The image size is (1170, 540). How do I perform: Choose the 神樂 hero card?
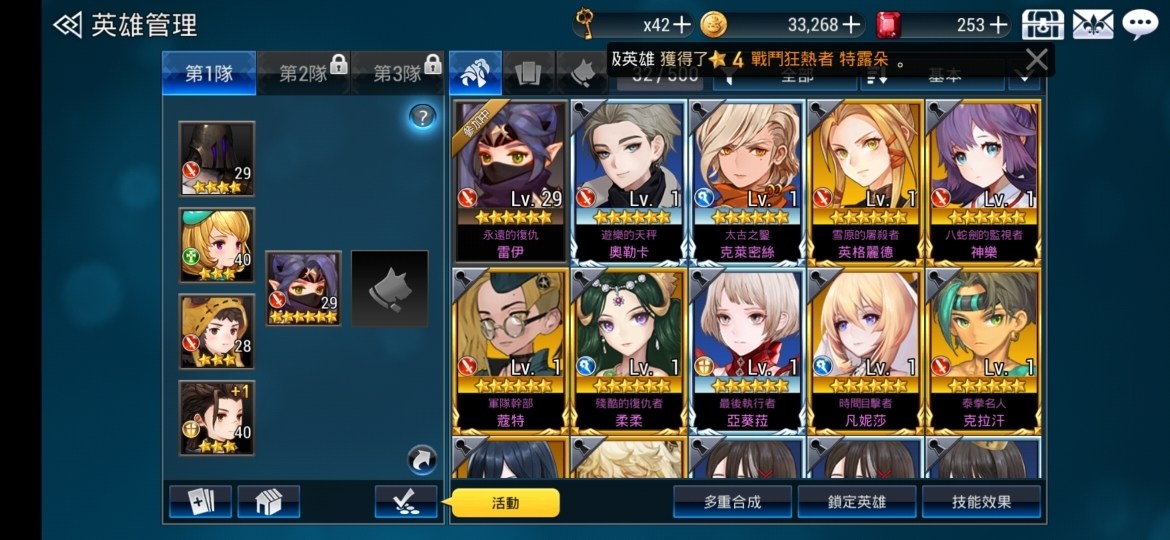tap(983, 180)
